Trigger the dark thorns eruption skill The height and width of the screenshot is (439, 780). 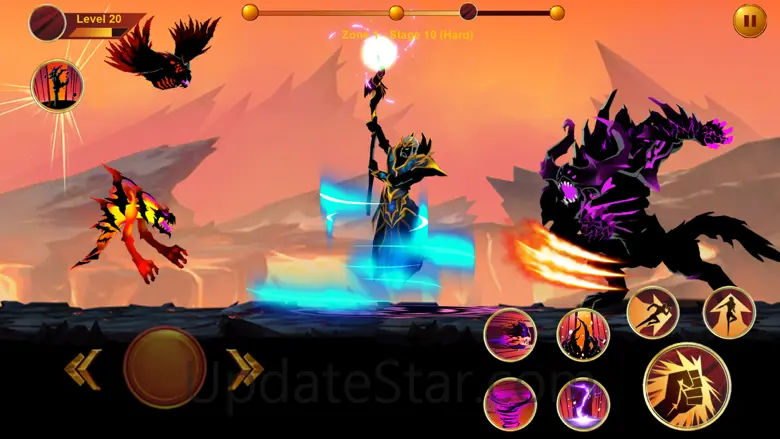[x=583, y=334]
